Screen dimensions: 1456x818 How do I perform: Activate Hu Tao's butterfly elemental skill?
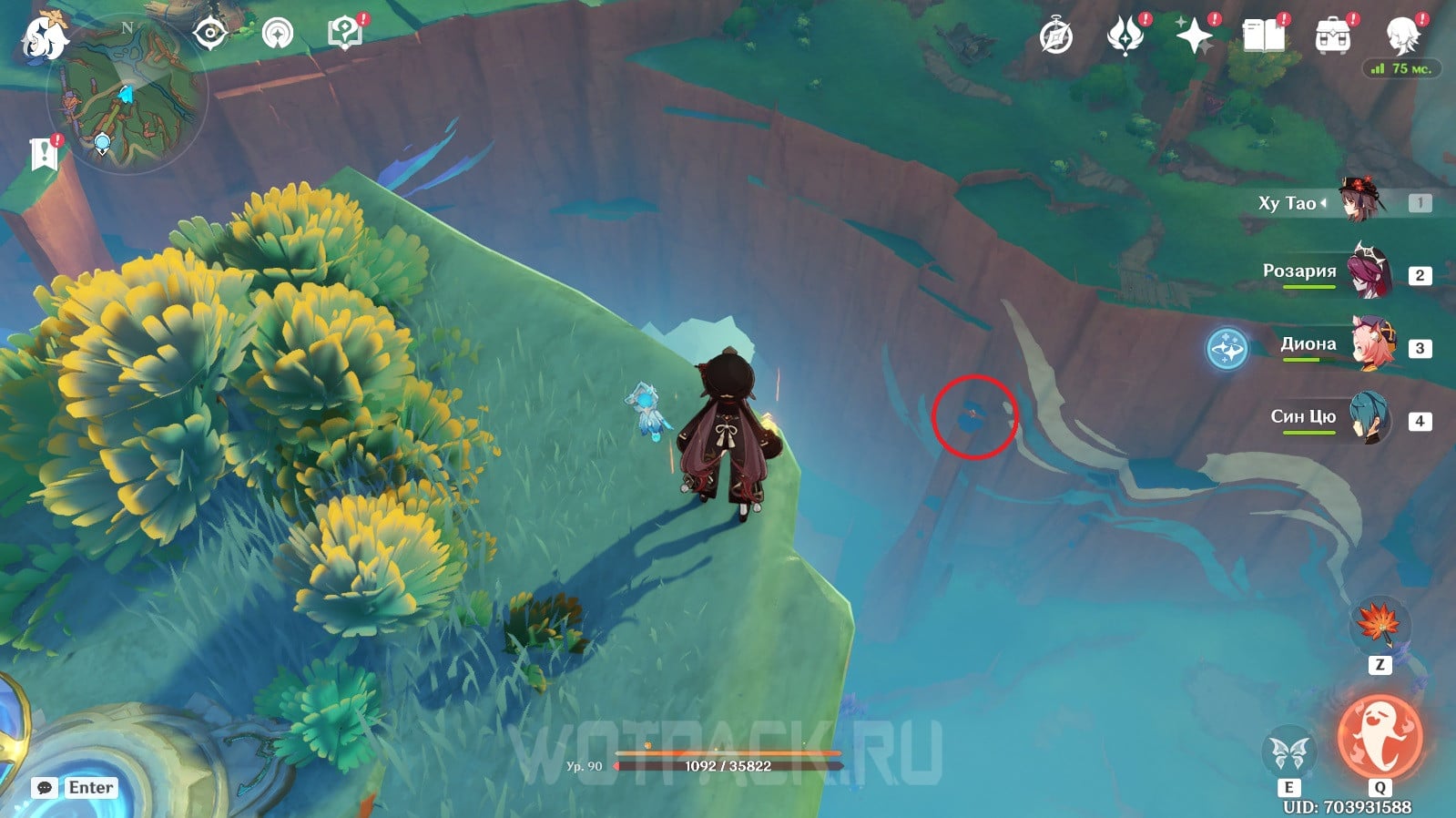pos(1289,753)
